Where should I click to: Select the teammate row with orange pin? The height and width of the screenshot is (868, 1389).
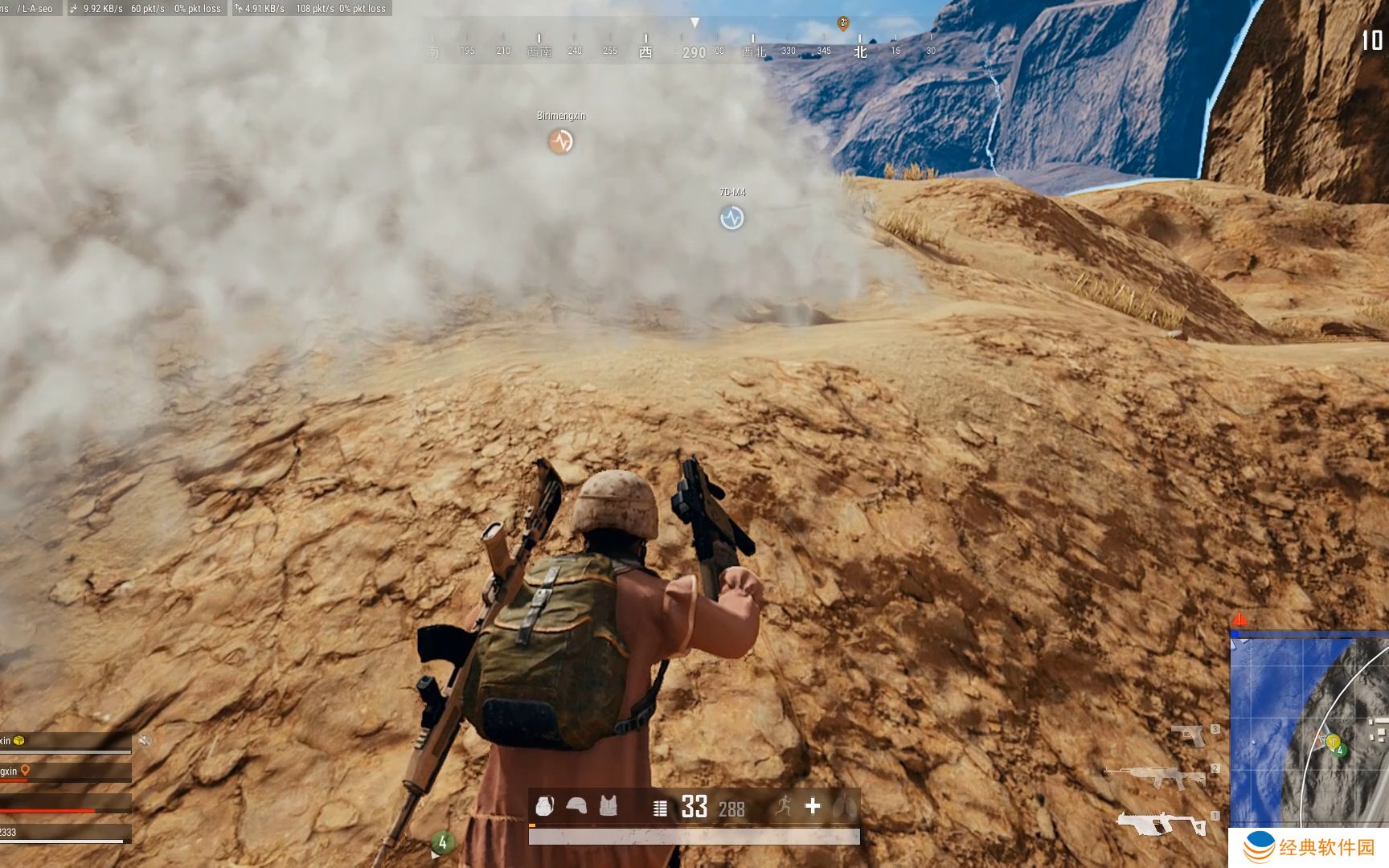64,772
